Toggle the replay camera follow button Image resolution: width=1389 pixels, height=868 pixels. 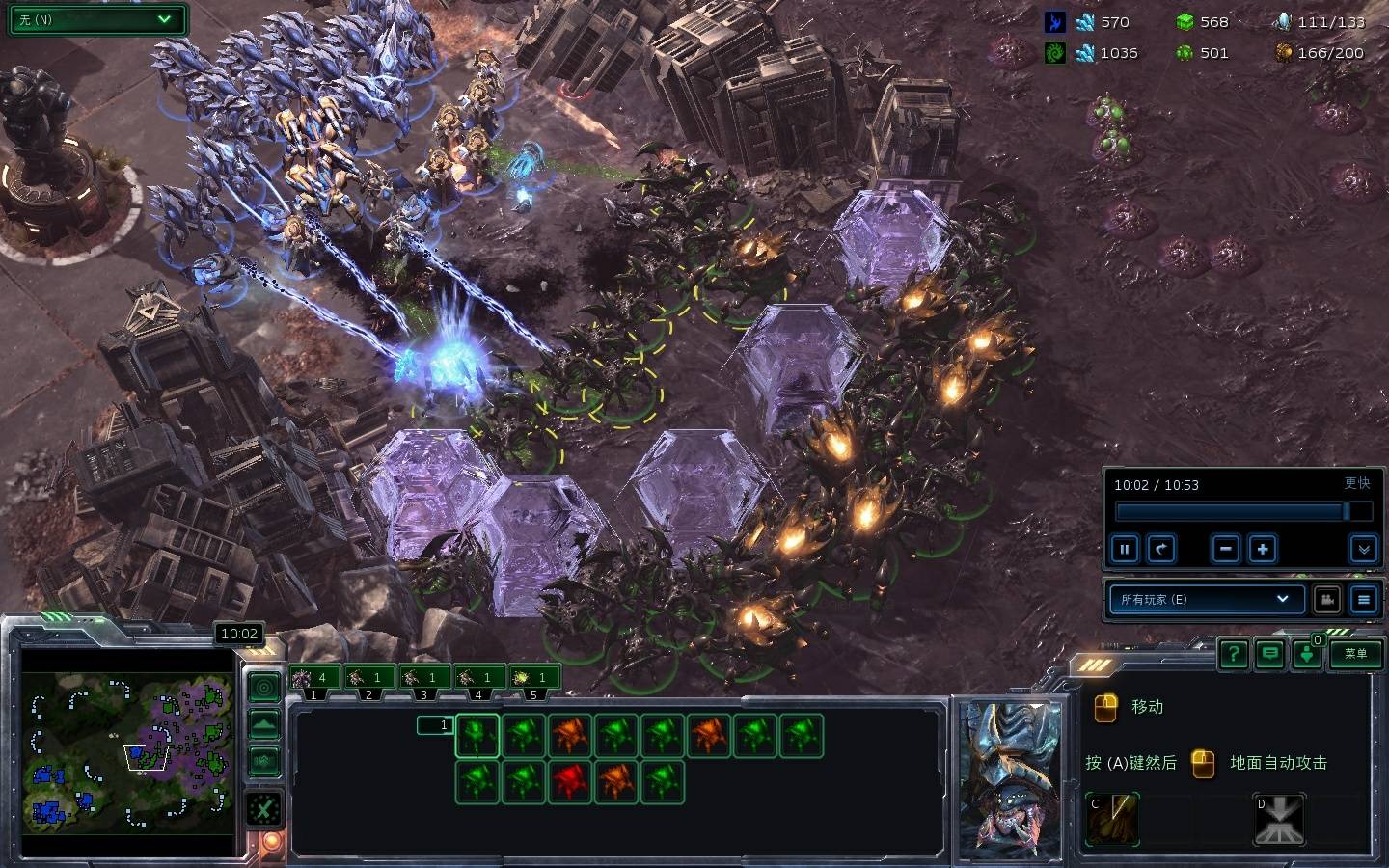tap(1327, 599)
